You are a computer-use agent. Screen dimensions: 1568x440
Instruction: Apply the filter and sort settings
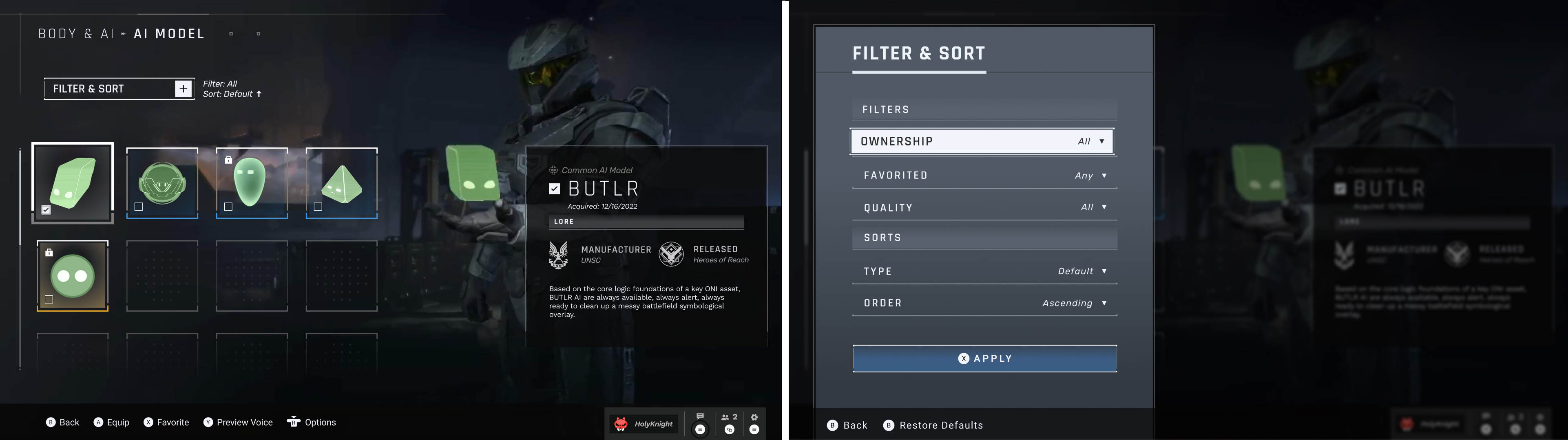(x=984, y=359)
